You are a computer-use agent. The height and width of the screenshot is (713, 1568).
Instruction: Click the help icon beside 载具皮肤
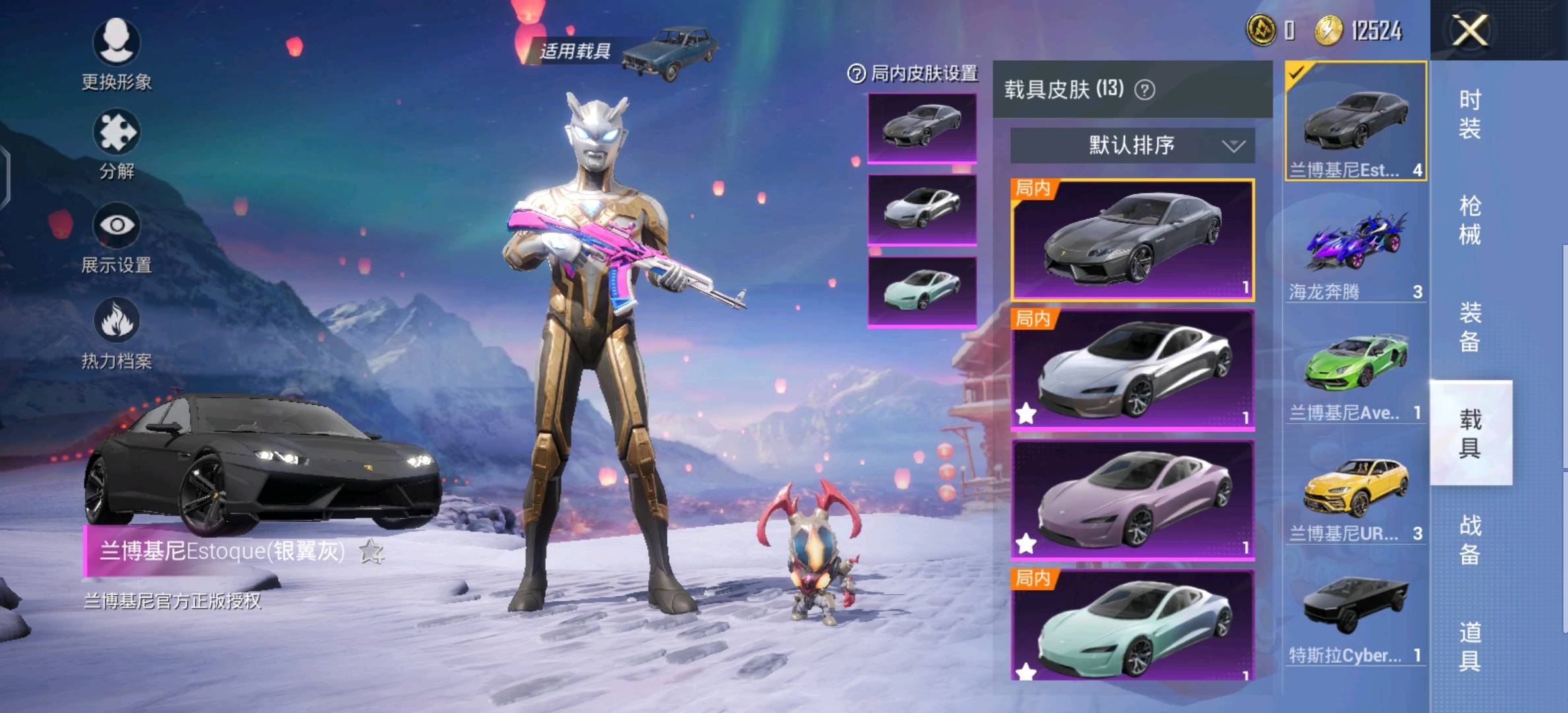(x=1145, y=90)
